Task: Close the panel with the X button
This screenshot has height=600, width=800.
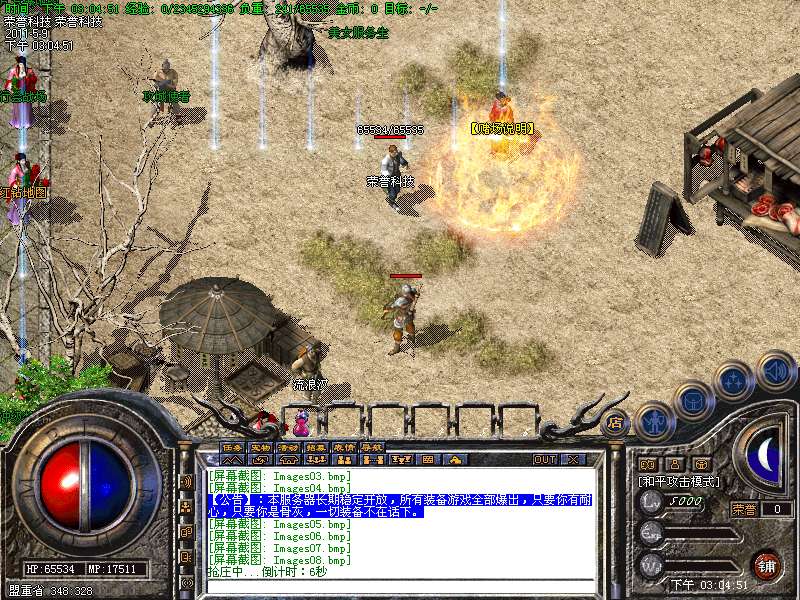Action: coord(573,459)
